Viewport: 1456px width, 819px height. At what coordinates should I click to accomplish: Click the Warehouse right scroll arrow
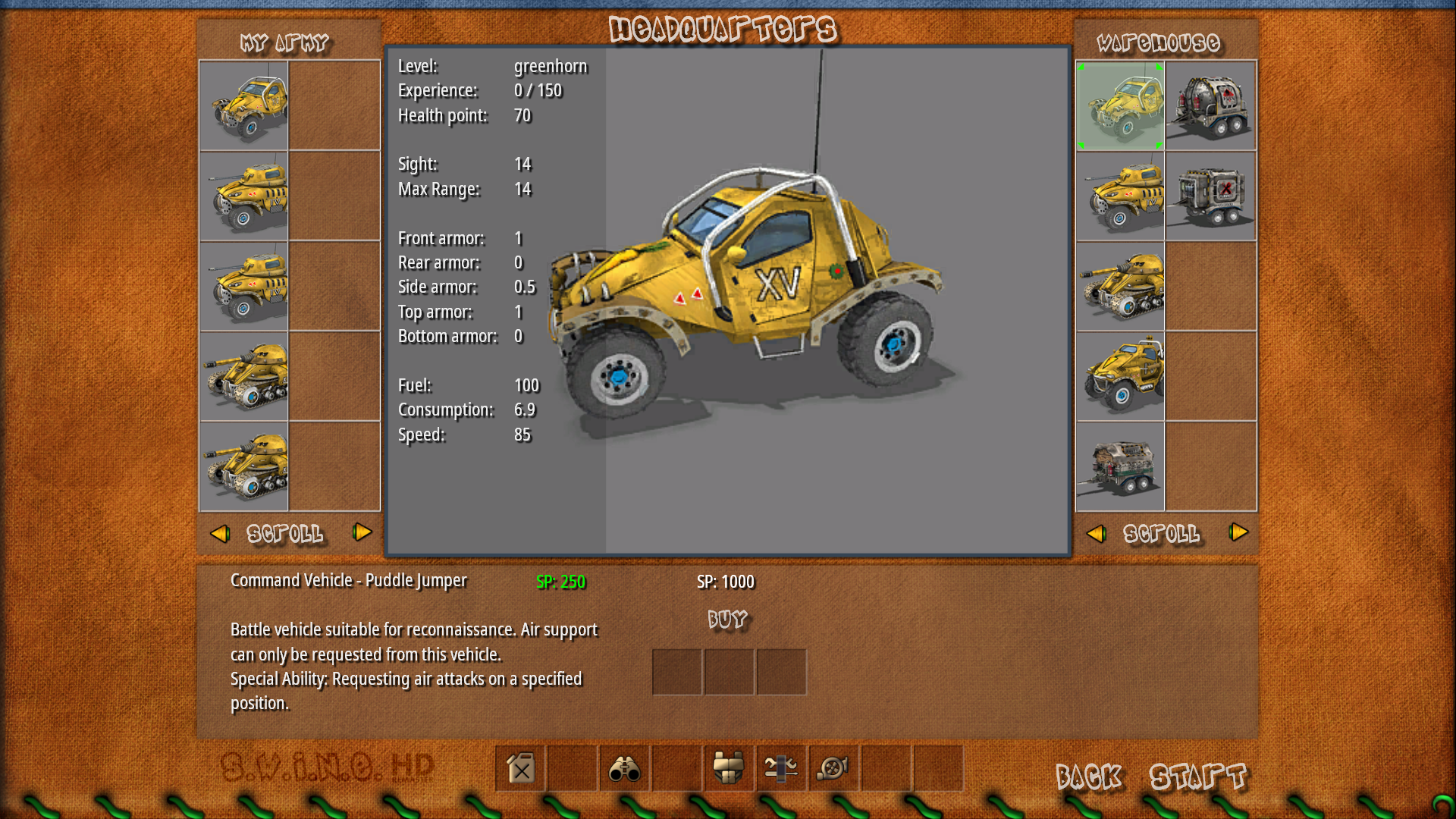[1238, 532]
